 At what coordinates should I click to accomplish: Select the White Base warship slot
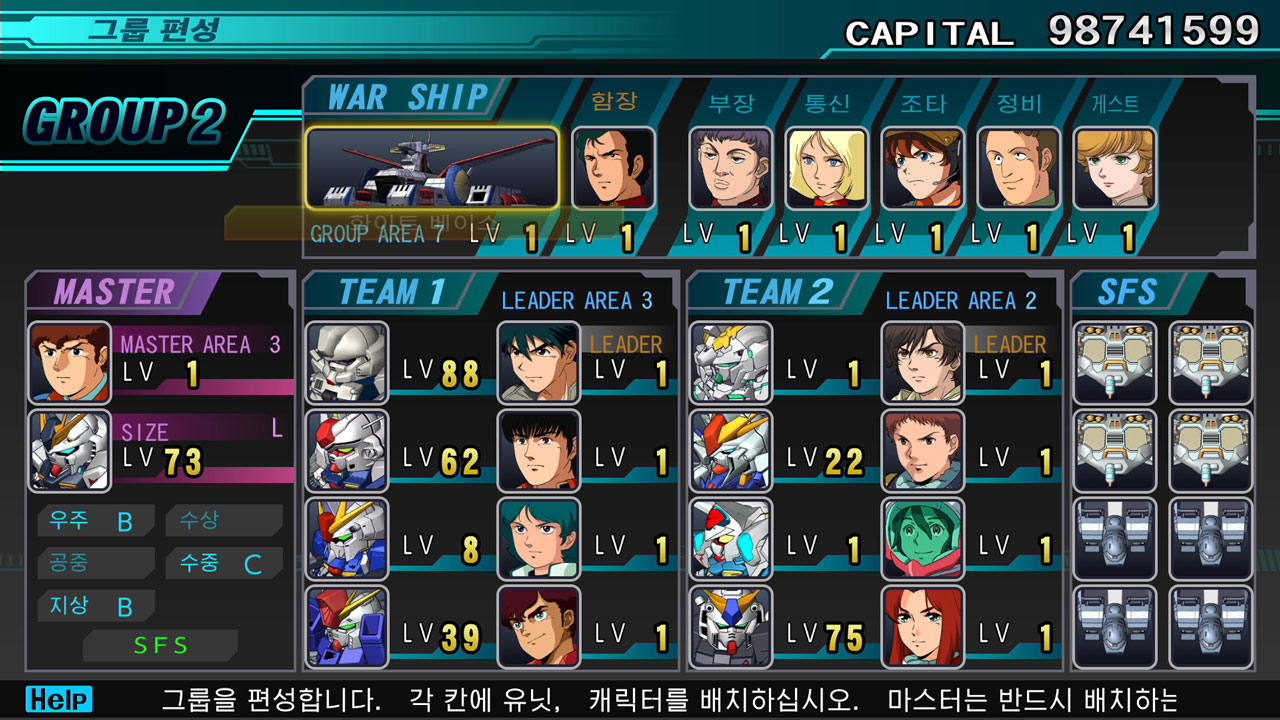coord(432,168)
